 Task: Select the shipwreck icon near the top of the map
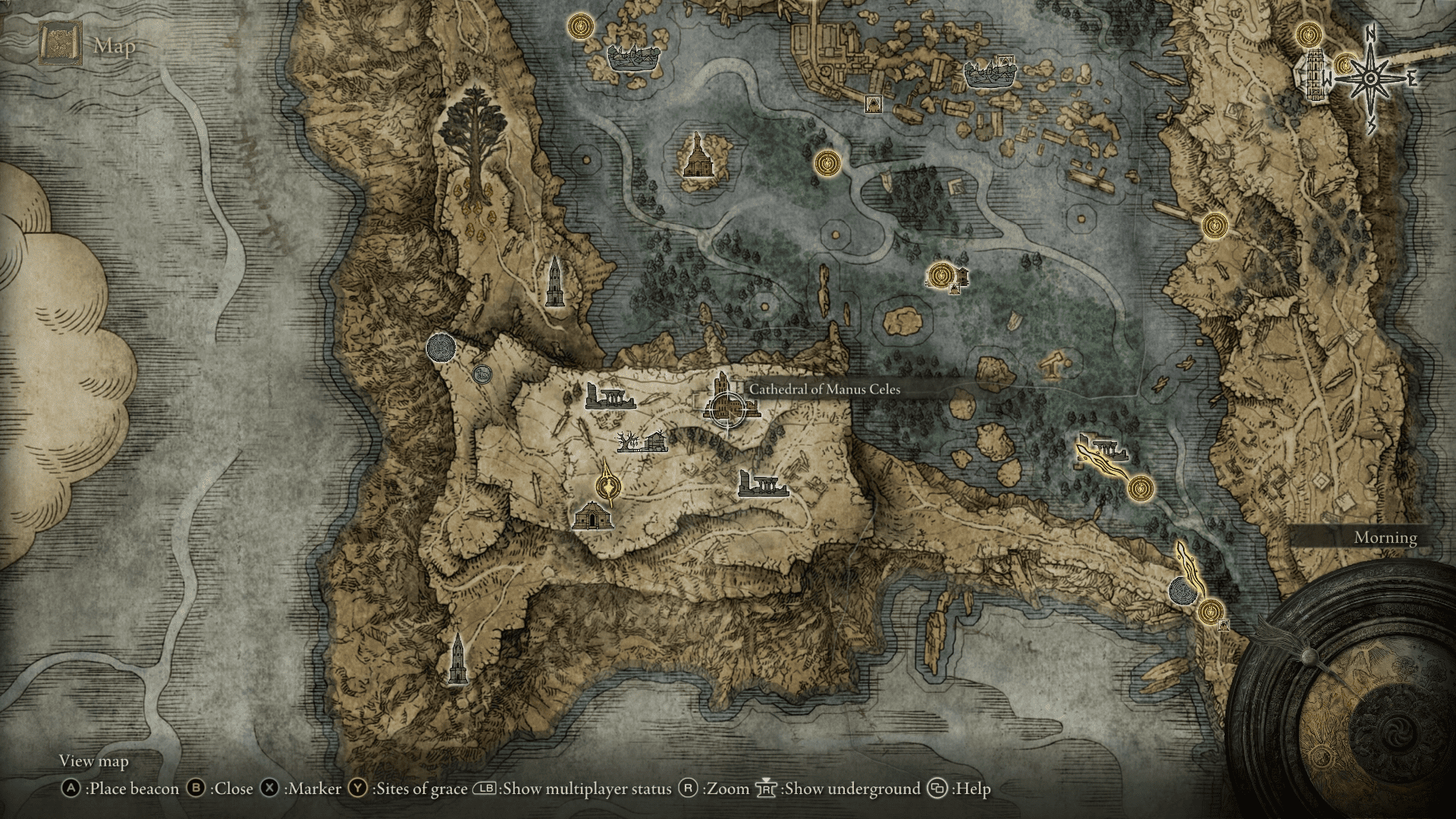pyautogui.click(x=634, y=58)
